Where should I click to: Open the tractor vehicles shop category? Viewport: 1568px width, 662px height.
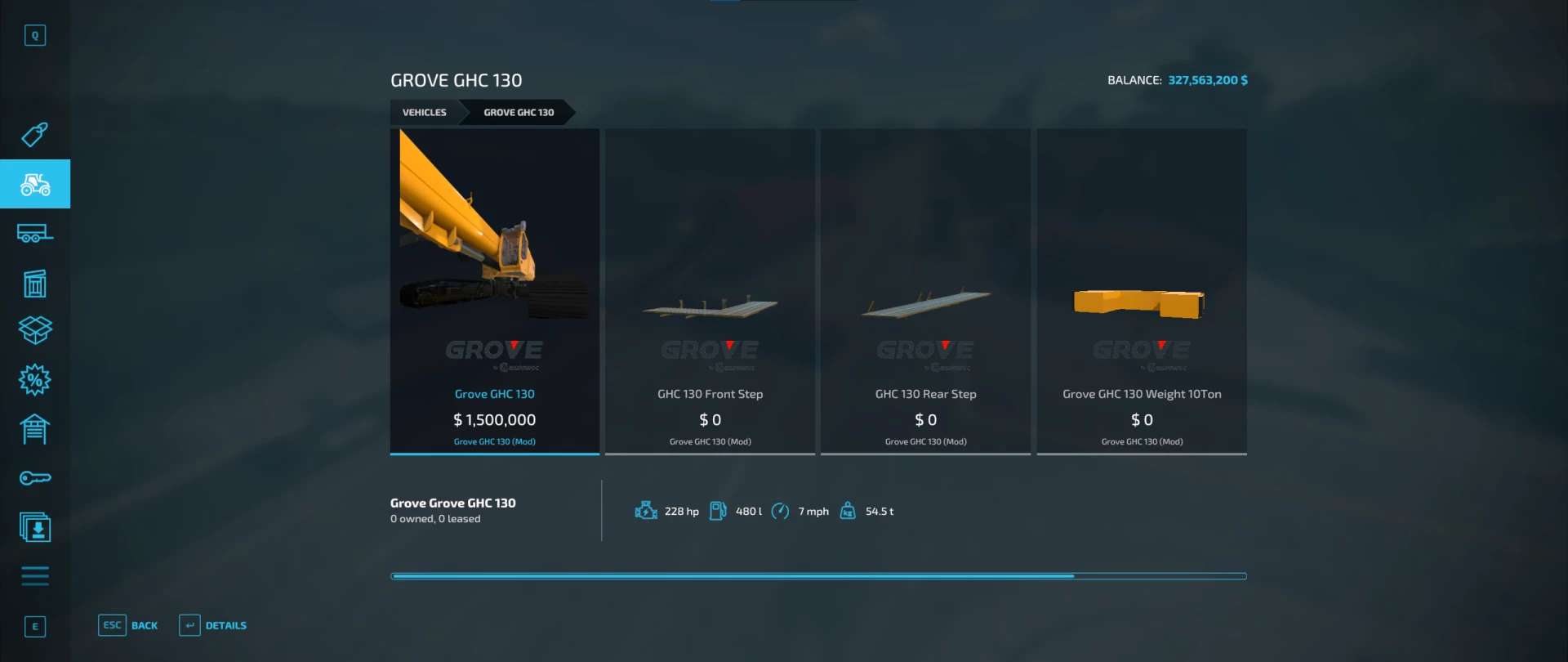[x=34, y=184]
